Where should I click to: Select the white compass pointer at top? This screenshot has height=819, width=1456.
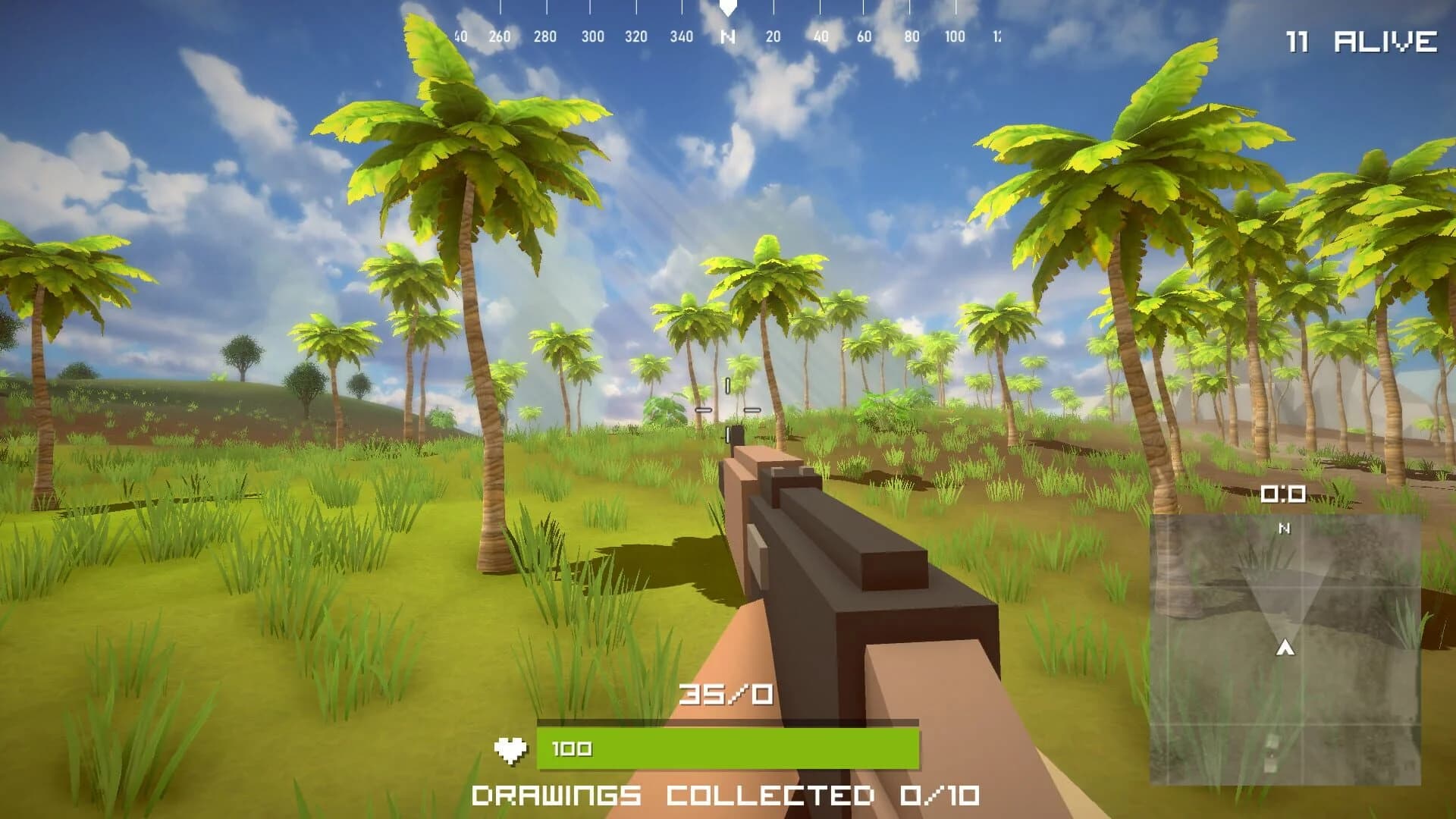(x=728, y=9)
